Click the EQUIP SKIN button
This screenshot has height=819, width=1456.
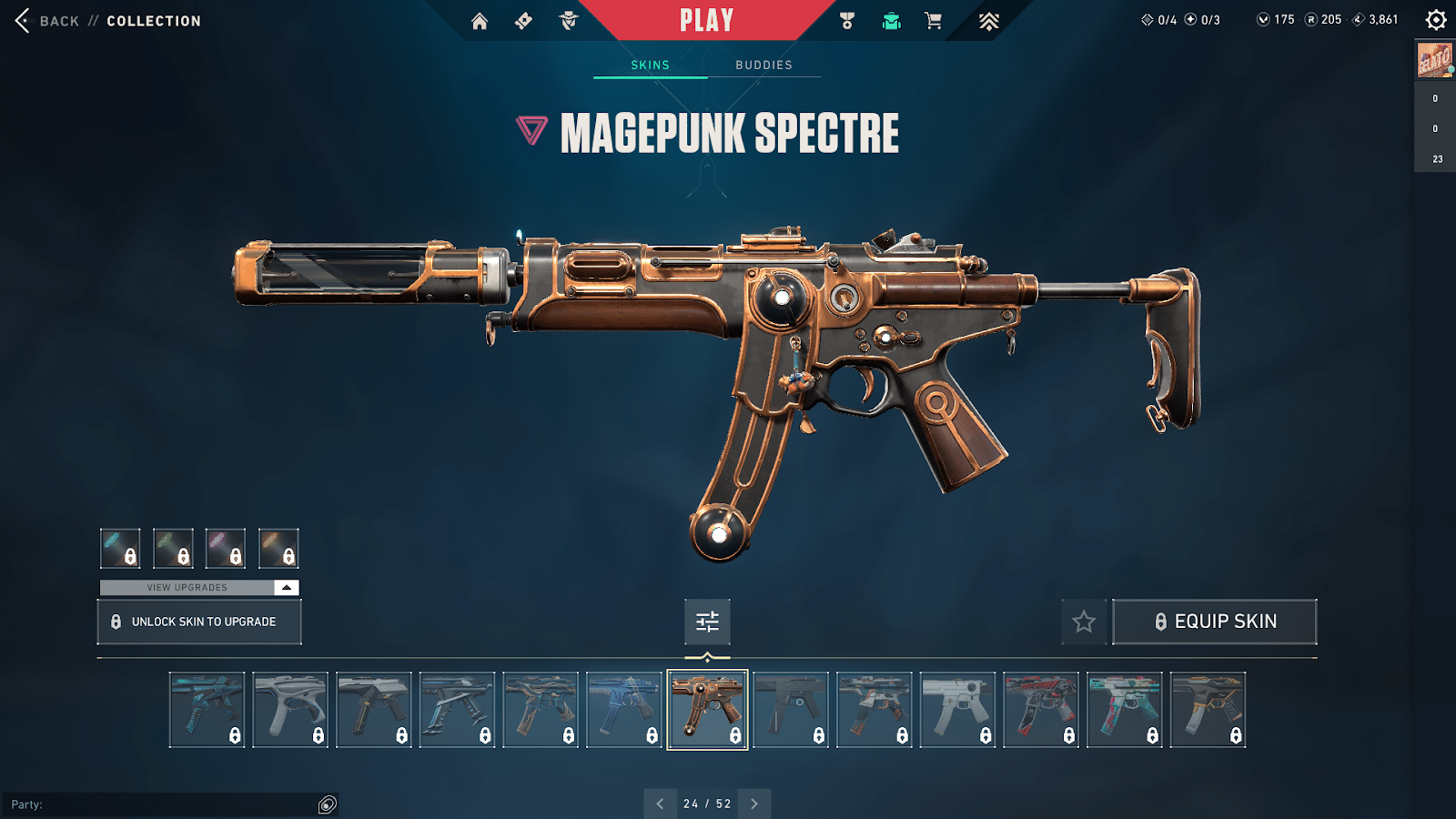point(1215,622)
